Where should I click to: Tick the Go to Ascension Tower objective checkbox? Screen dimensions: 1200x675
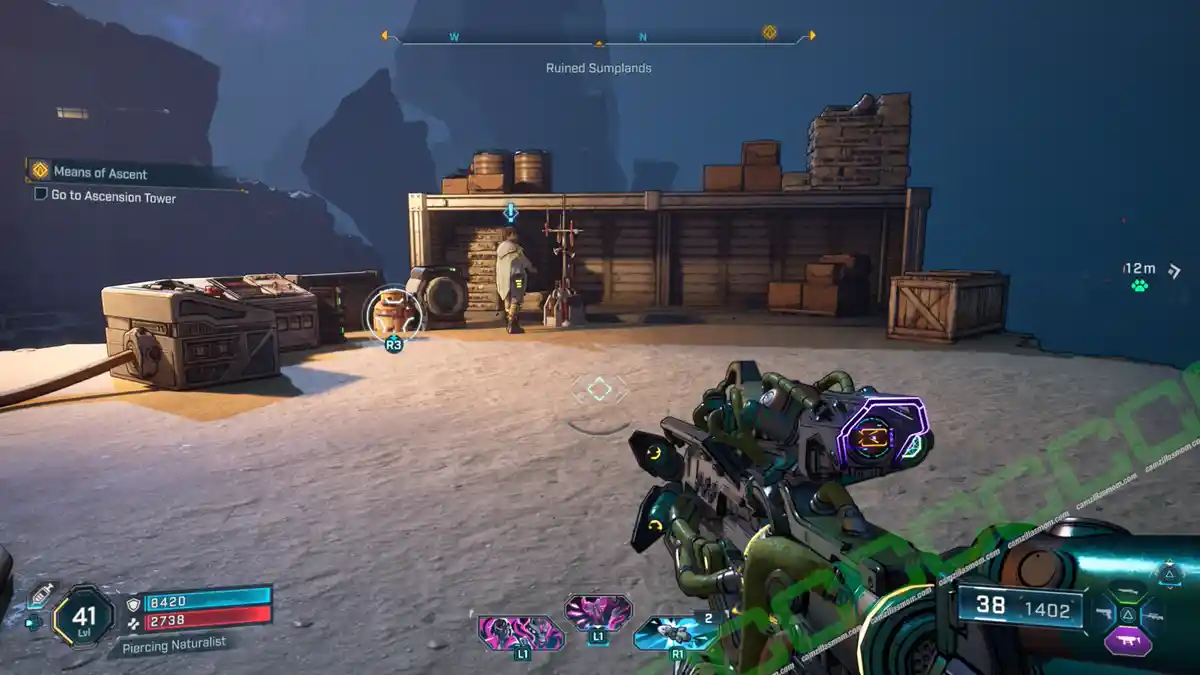[41, 194]
